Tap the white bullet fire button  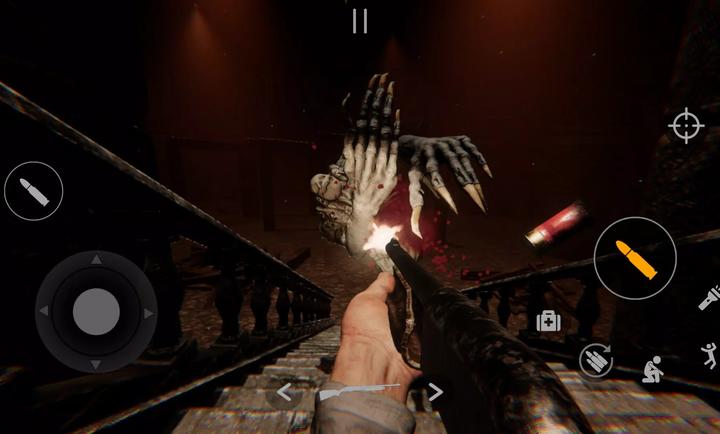click(34, 191)
